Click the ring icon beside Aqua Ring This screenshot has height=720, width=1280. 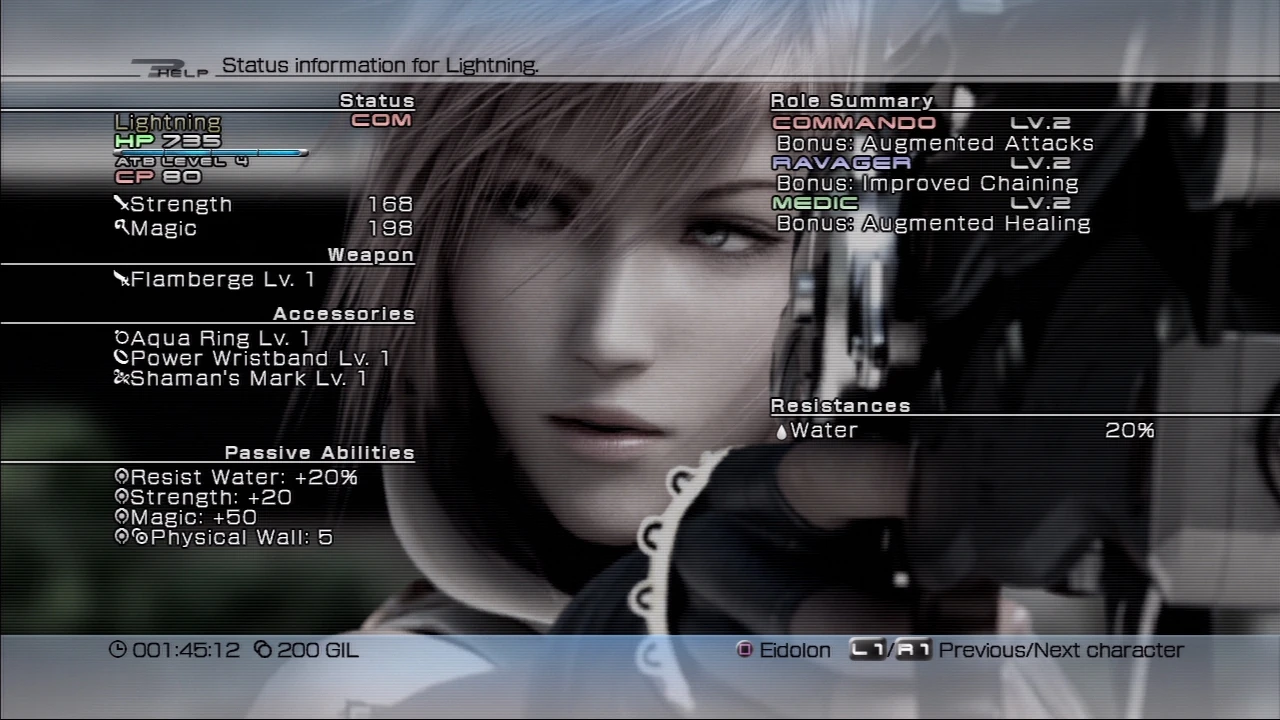point(121,338)
